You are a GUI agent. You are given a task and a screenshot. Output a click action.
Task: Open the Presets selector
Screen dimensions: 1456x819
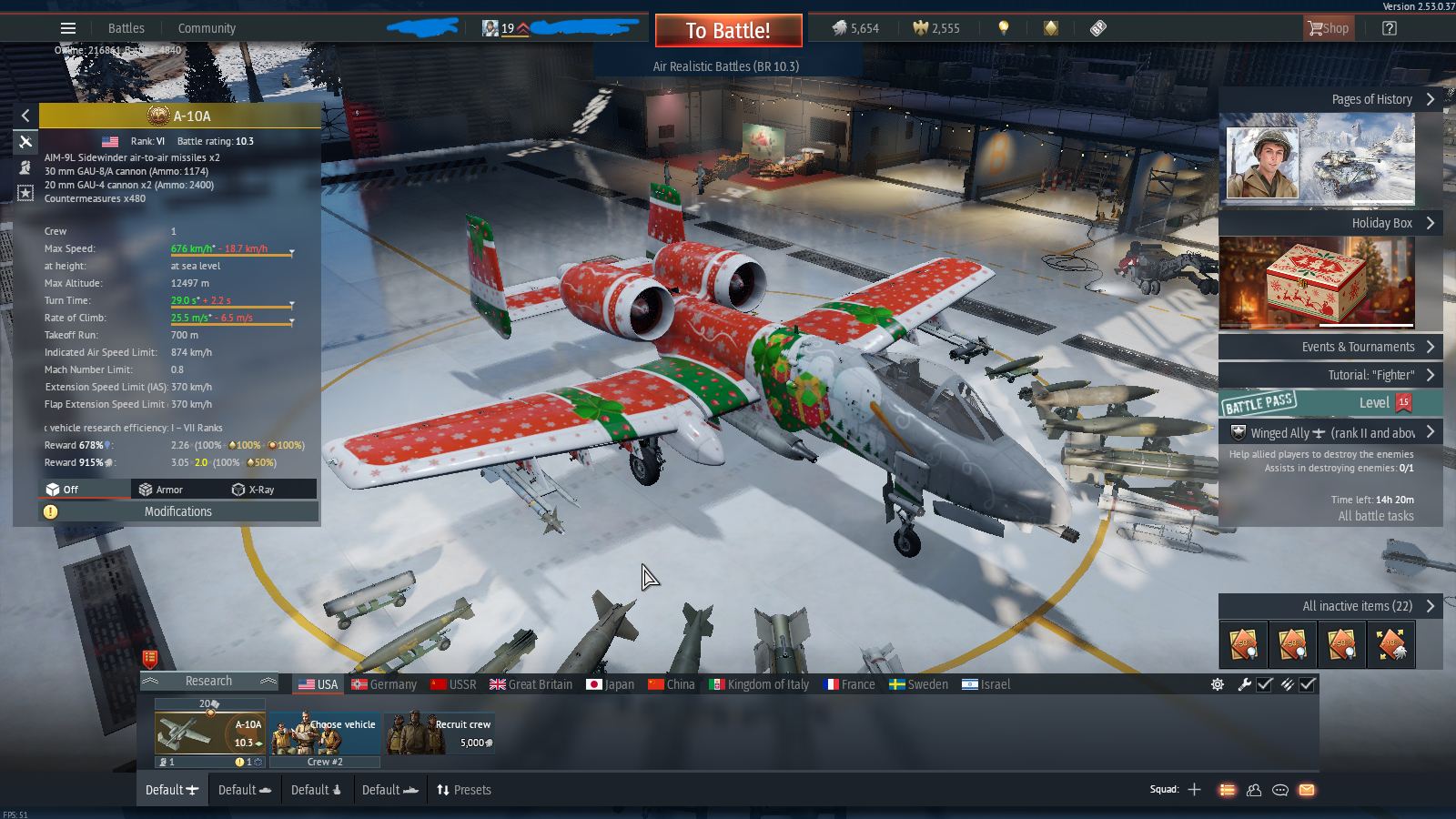[x=464, y=790]
